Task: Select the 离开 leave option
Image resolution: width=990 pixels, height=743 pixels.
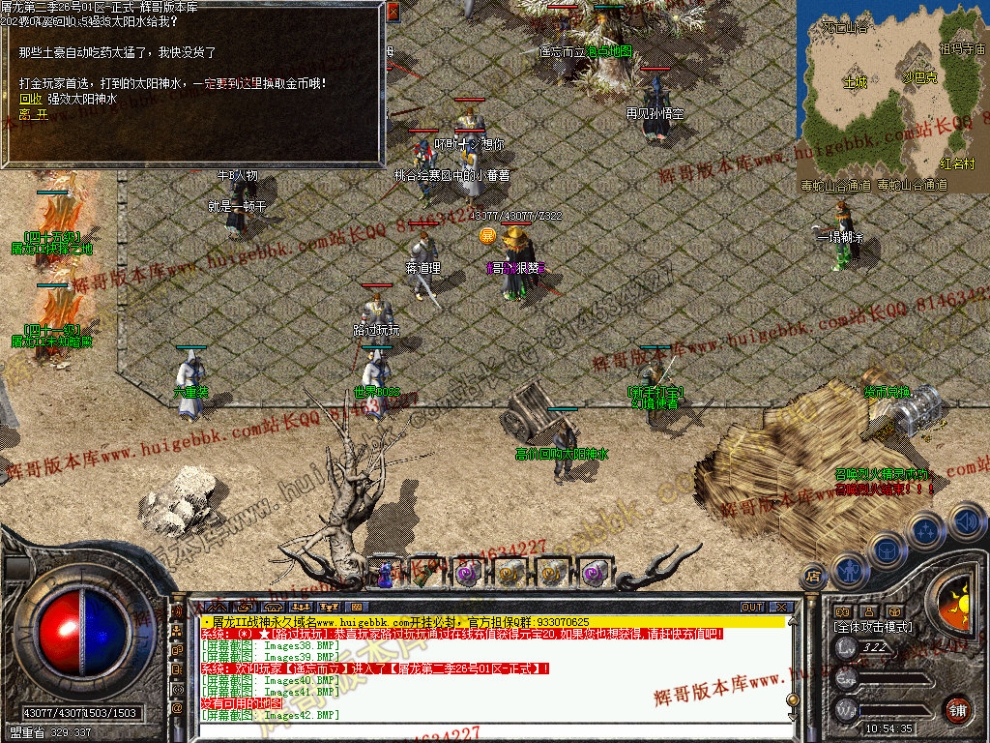Action: pos(33,114)
